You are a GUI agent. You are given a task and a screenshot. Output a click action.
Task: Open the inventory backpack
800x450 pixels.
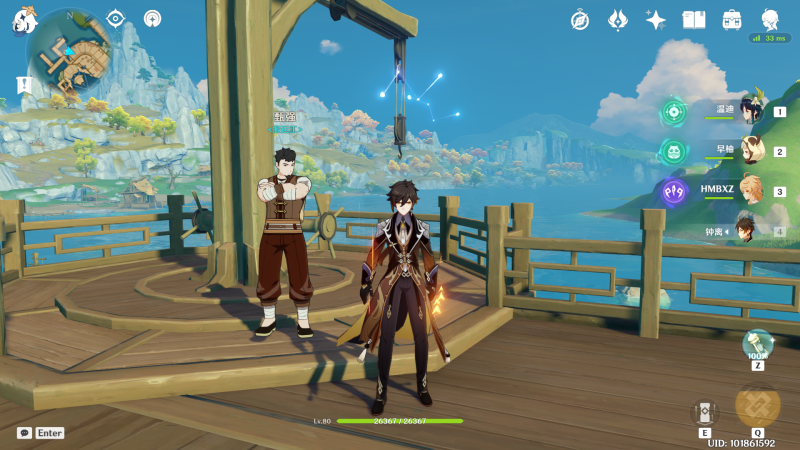732,19
